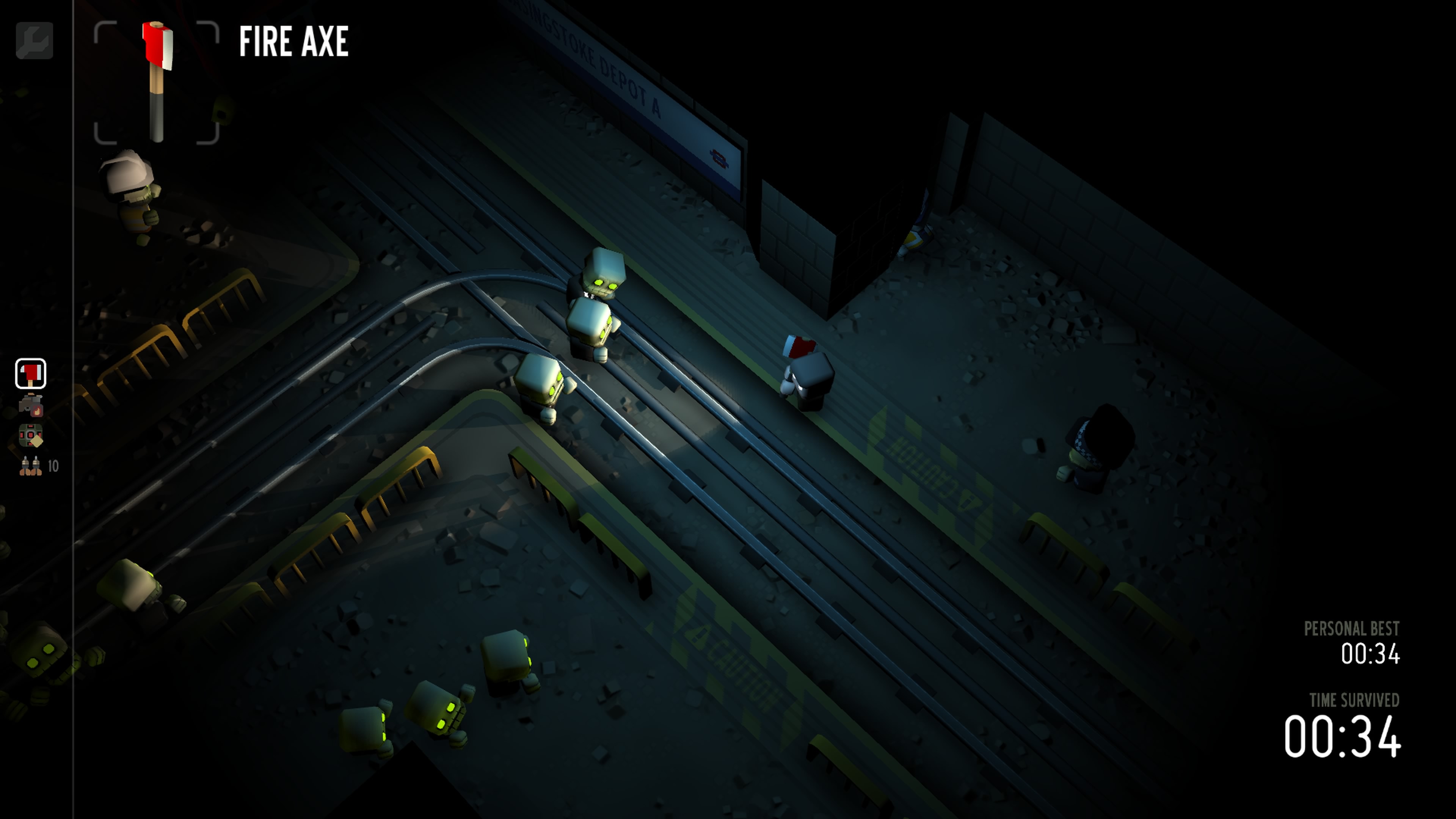Open the wrench settings button
1456x819 pixels.
click(35, 41)
